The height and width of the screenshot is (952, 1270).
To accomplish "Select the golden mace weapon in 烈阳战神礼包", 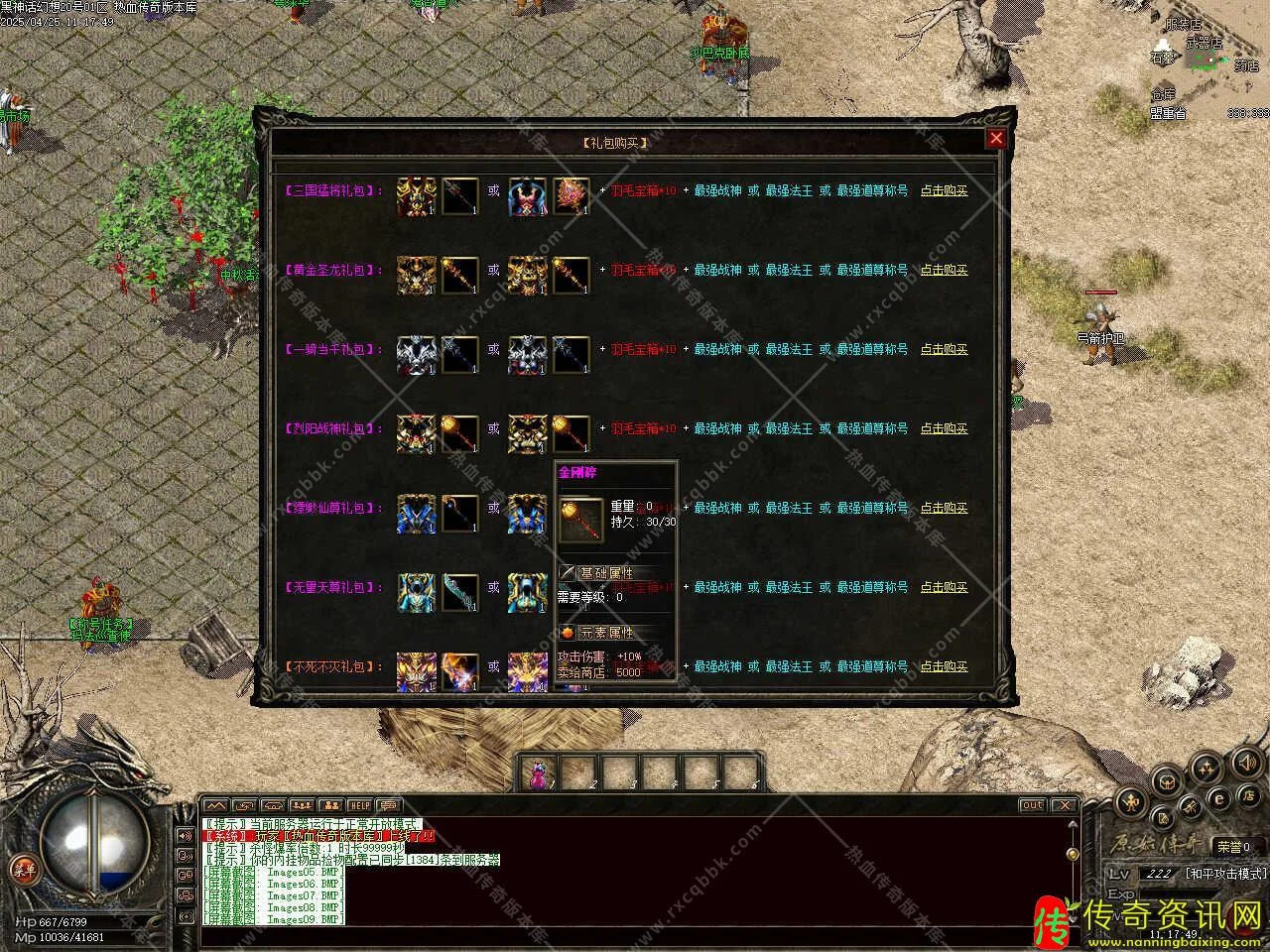I will 459,430.
